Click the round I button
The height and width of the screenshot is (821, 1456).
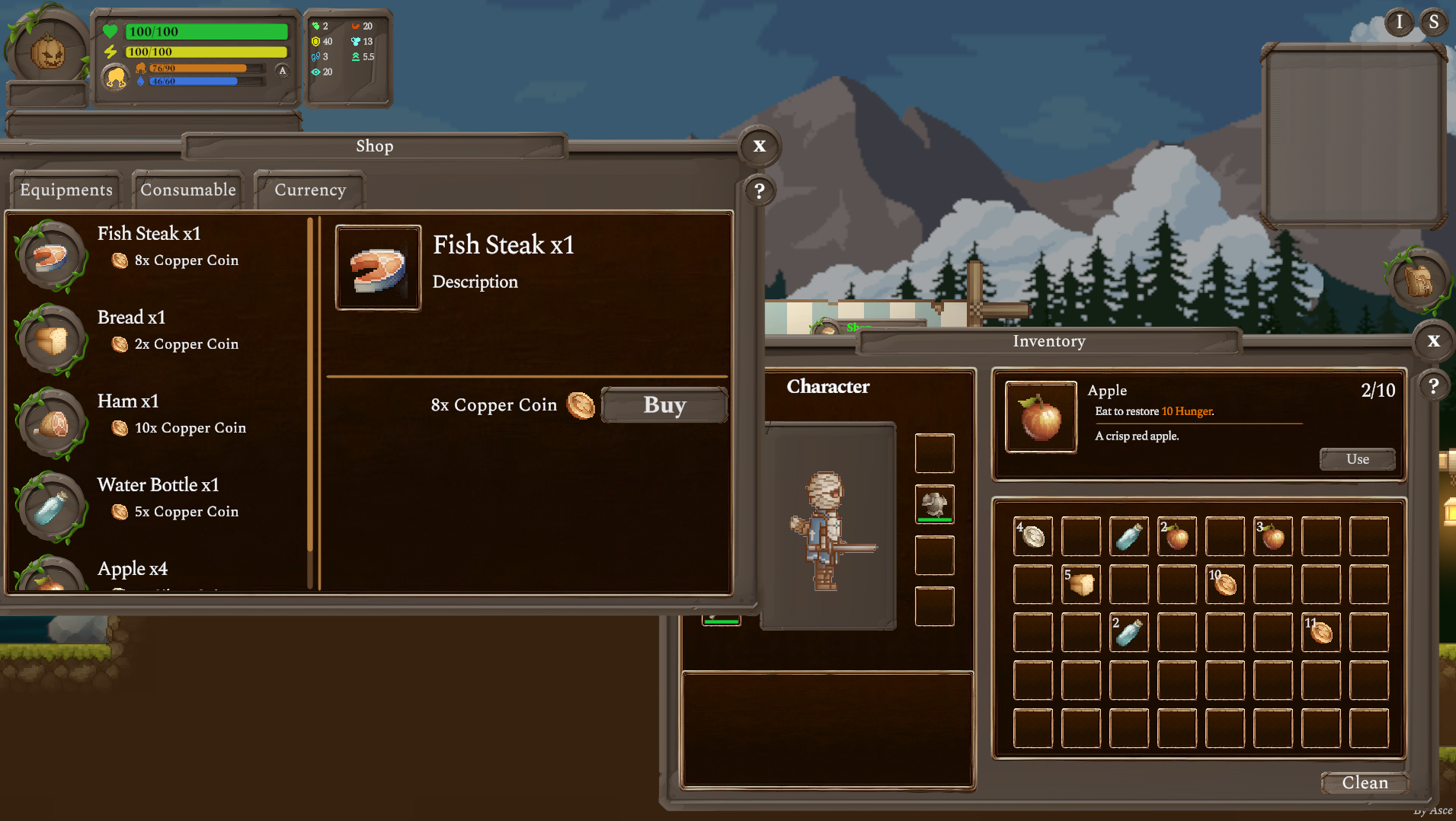point(1399,22)
